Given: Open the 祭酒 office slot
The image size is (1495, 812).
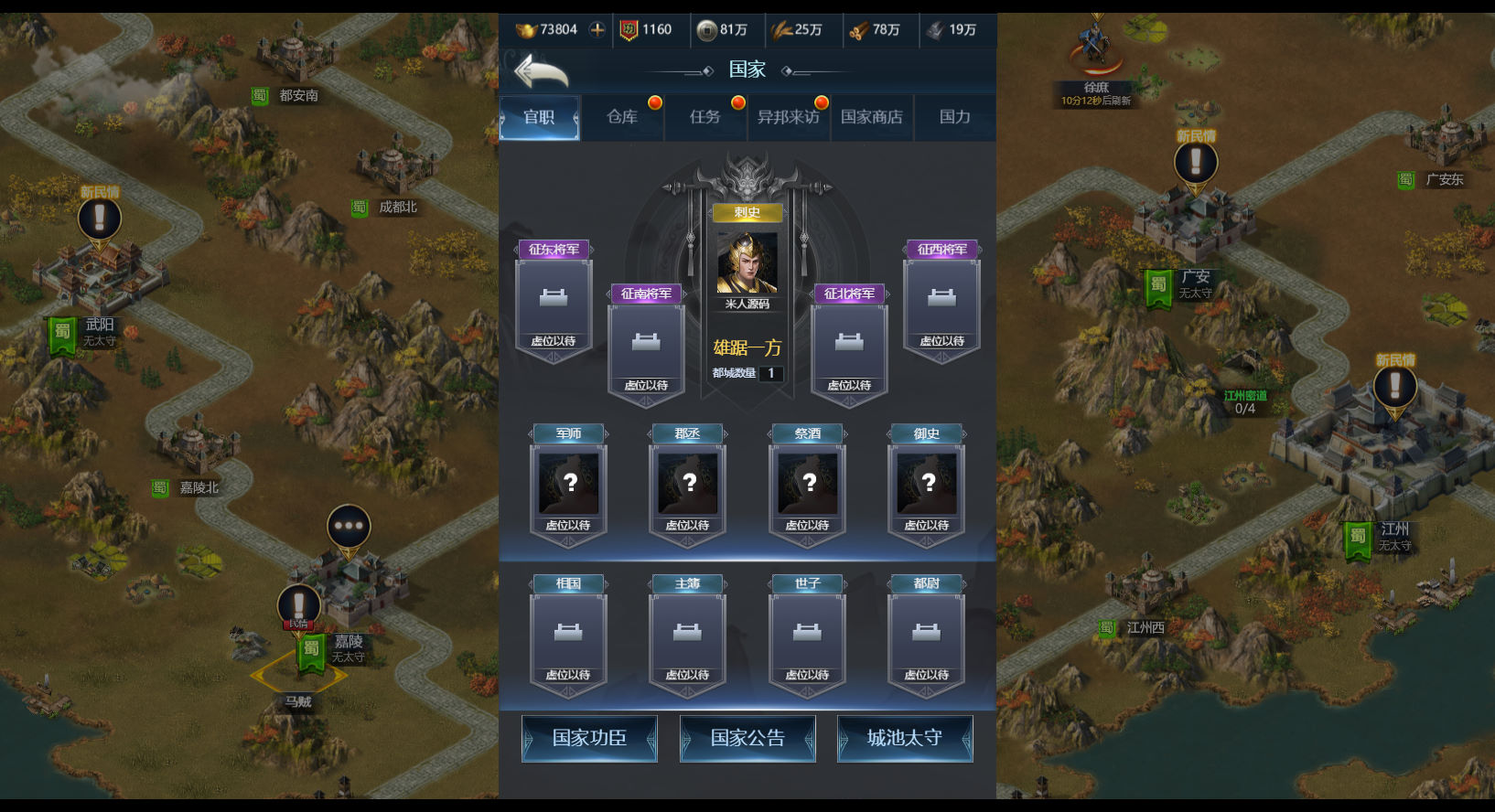Looking at the screenshot, I should 807,485.
